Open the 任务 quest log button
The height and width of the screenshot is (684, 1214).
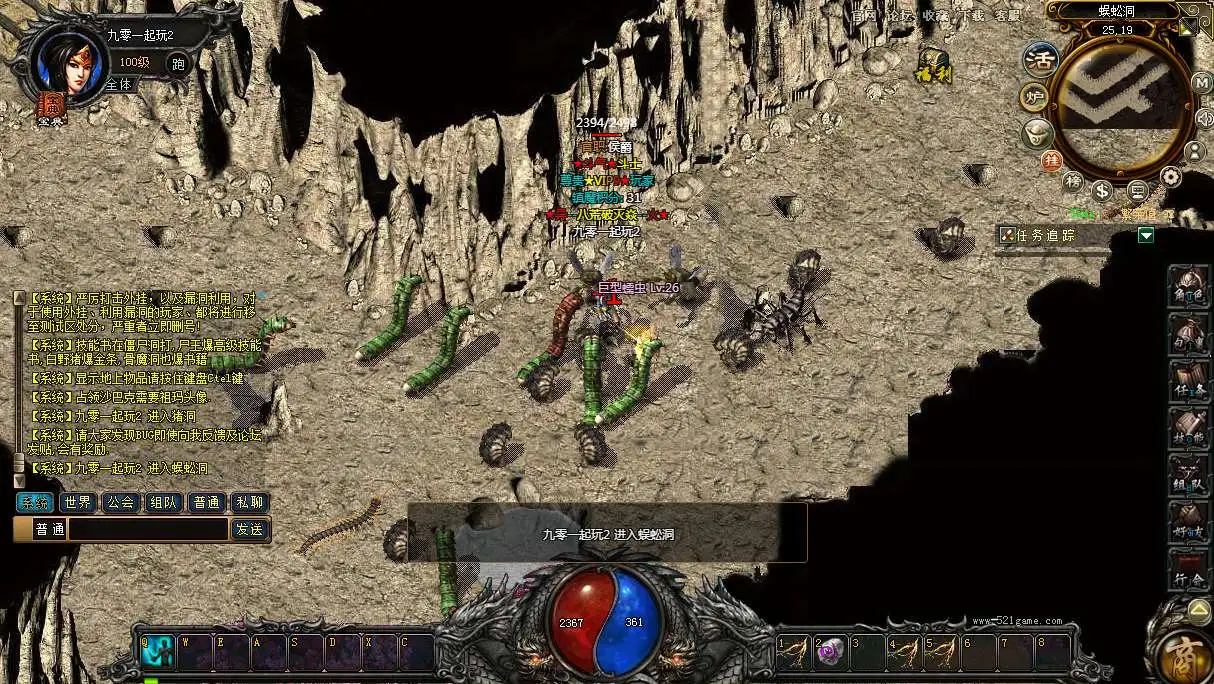click(1189, 381)
